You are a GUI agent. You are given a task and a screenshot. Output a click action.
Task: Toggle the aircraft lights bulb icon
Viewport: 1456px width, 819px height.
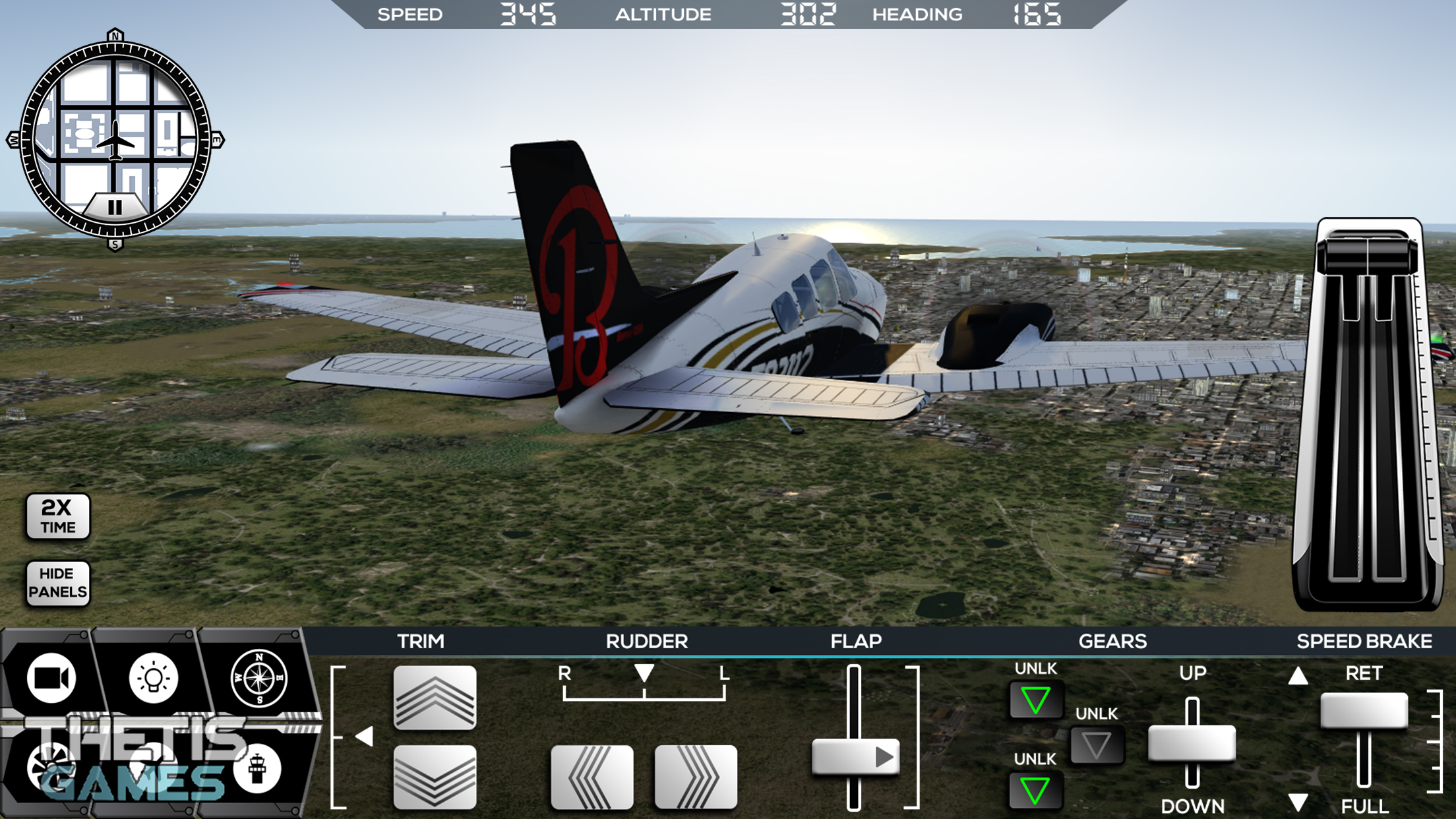tap(153, 678)
